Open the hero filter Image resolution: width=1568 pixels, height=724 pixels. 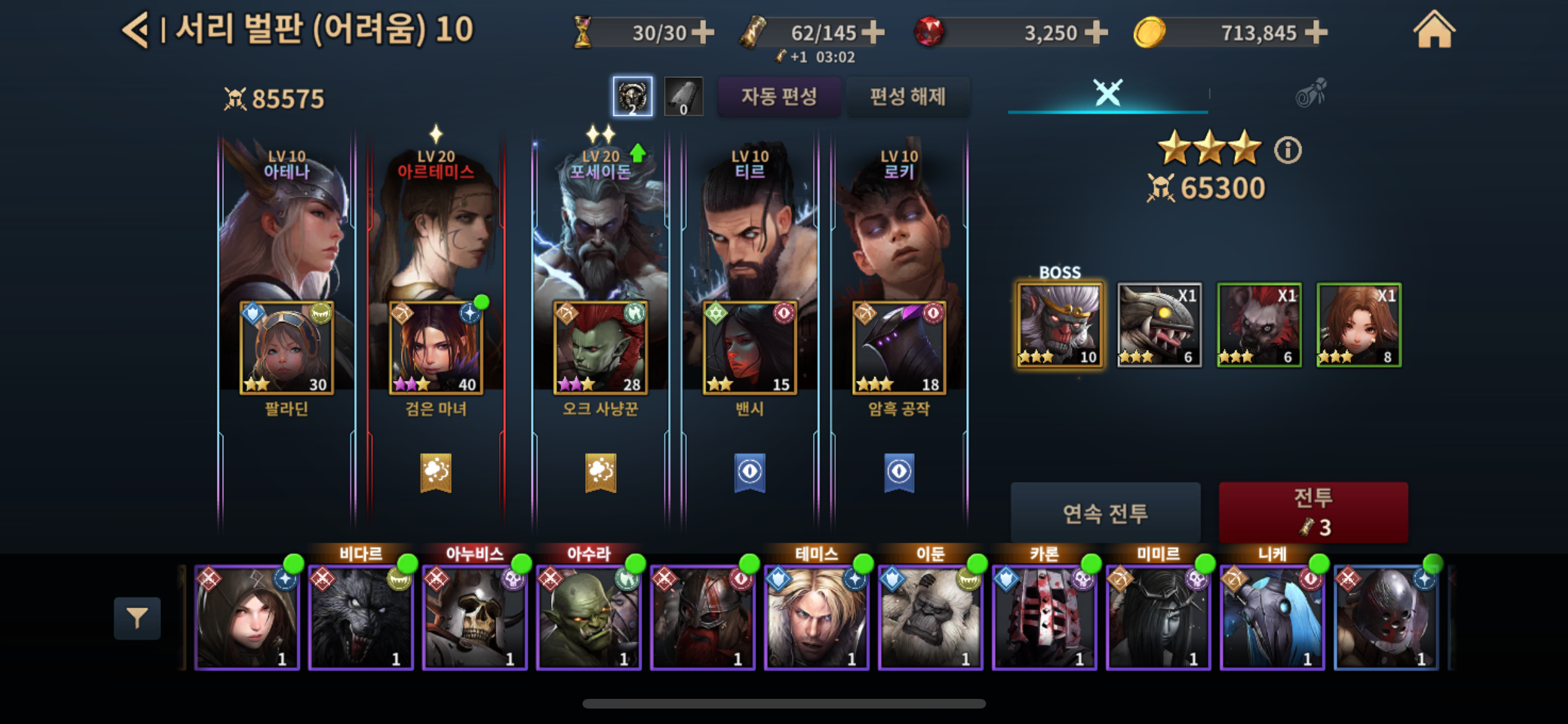[137, 618]
